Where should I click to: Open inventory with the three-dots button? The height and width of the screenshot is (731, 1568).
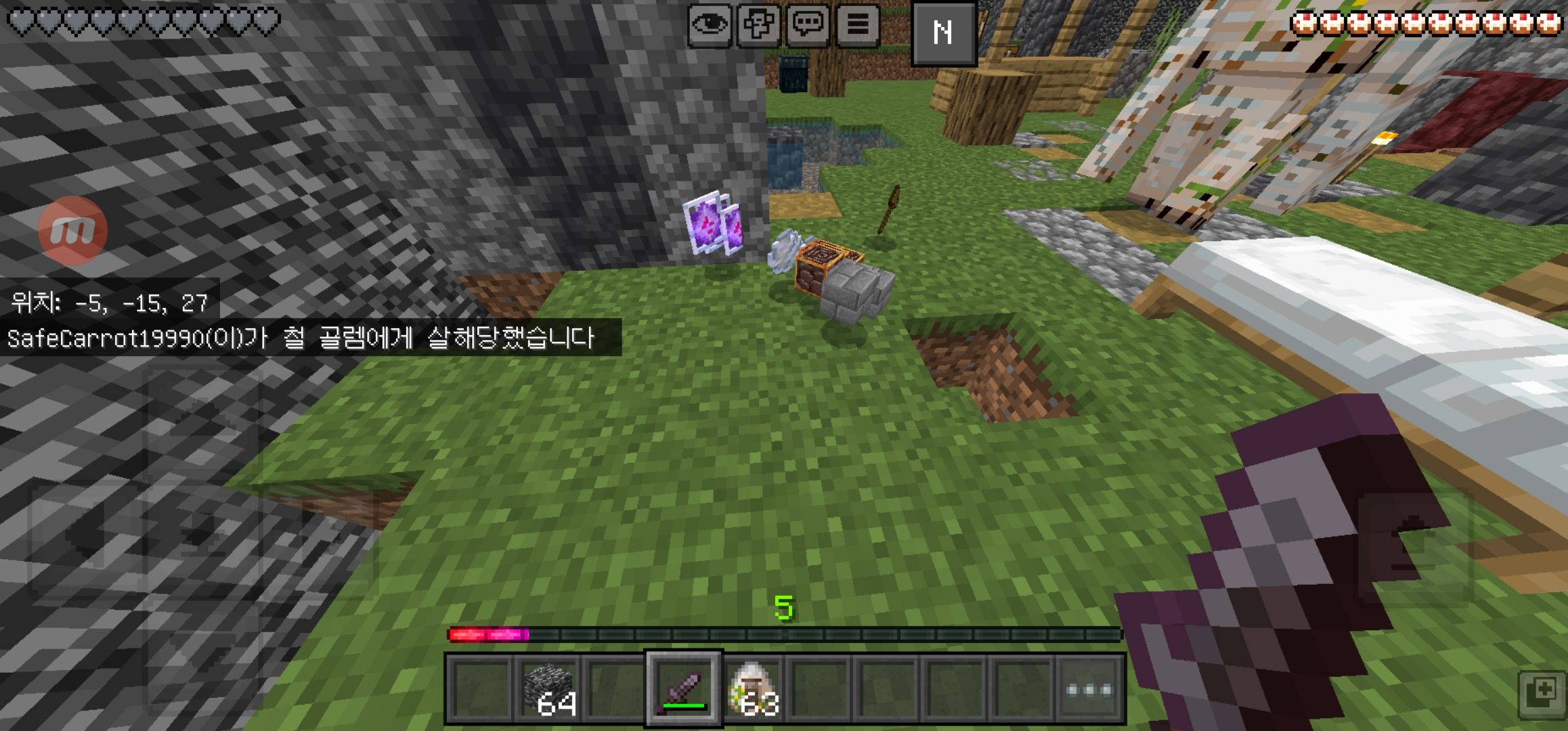click(1088, 689)
